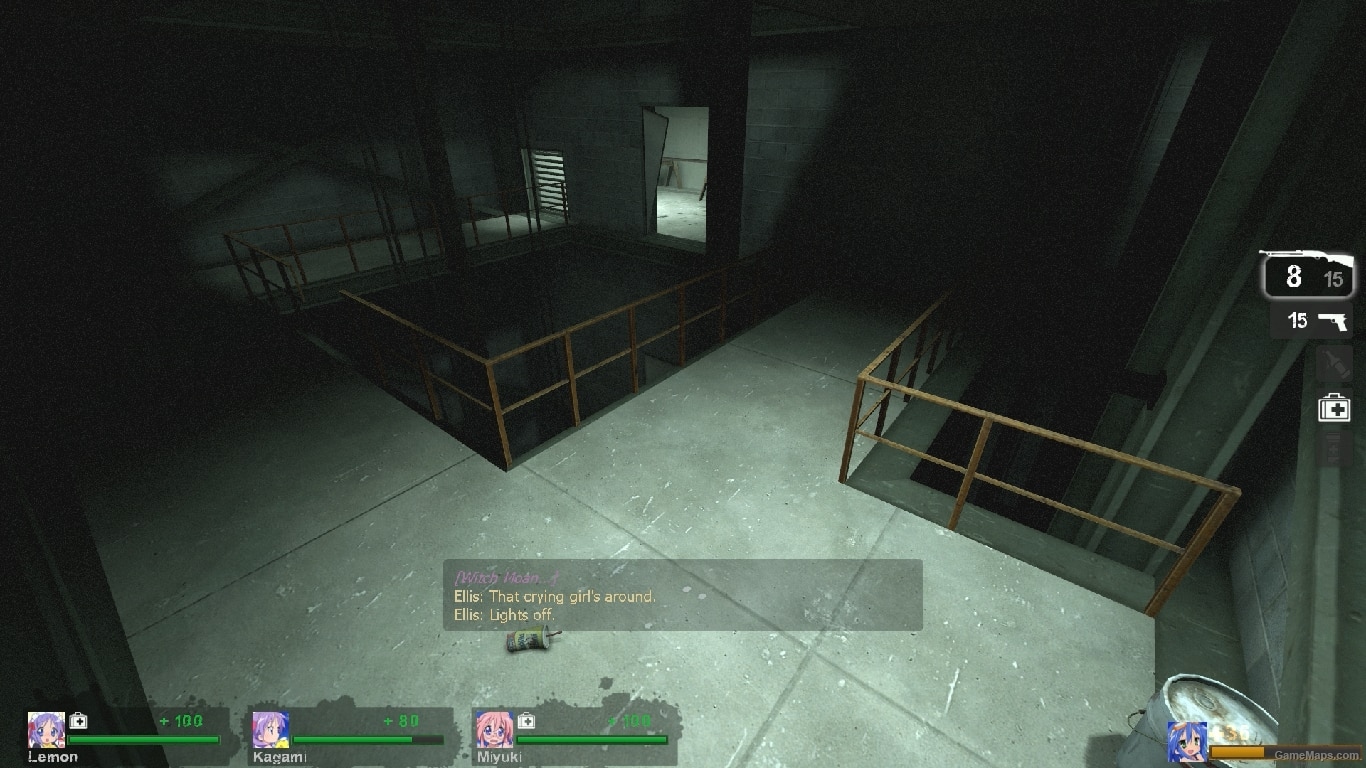Image resolution: width=1366 pixels, height=768 pixels.
Task: Click Kagami's green health bar
Action: tap(355, 740)
